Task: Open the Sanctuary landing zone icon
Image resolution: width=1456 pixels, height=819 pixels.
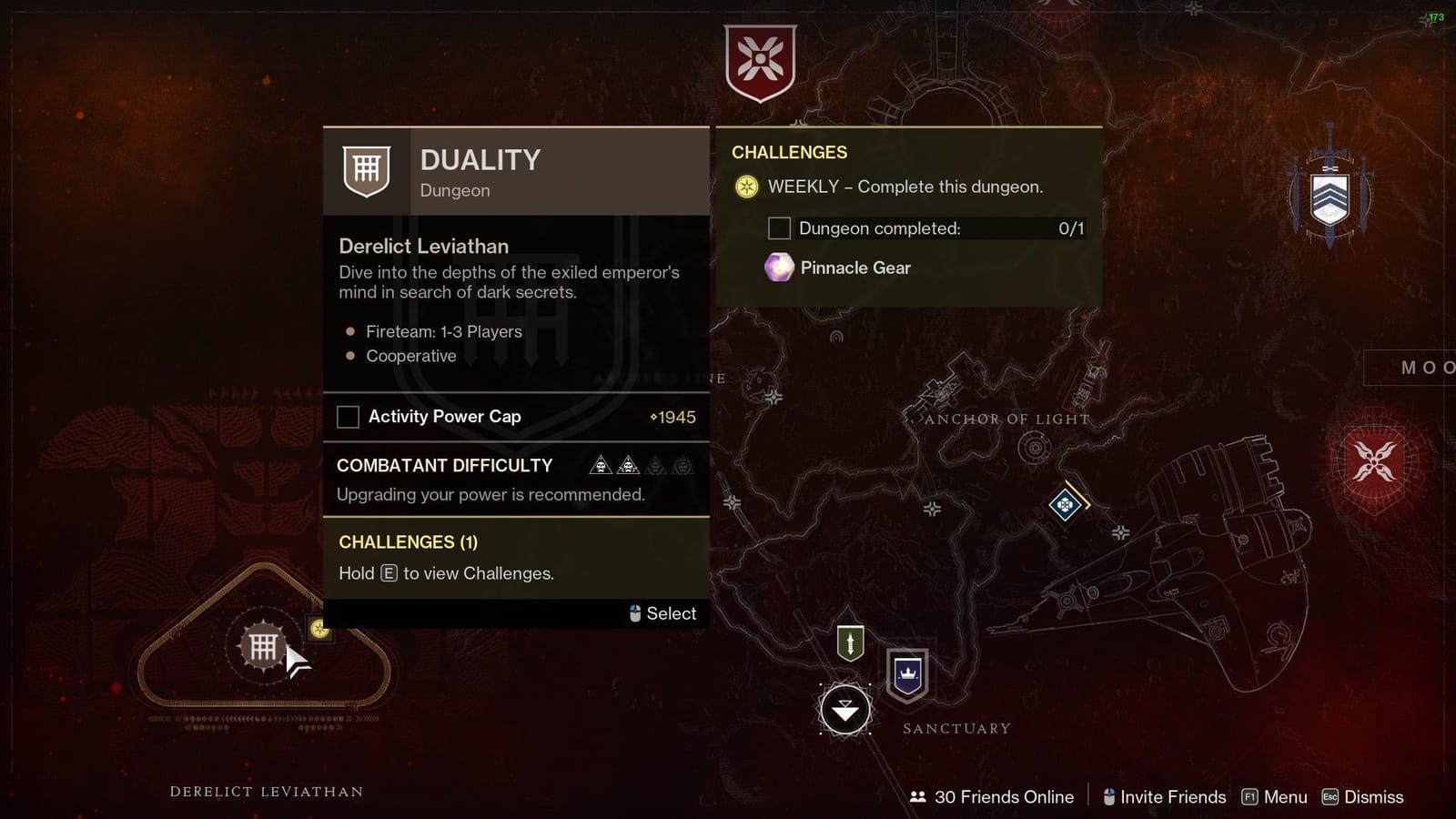Action: (846, 708)
